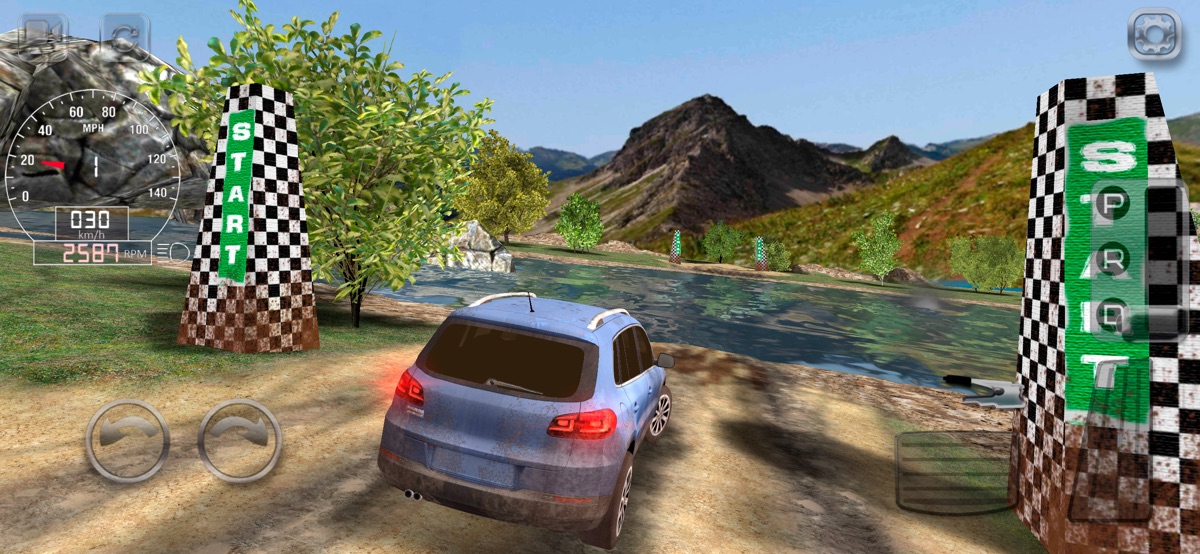Shift gear selector to P (Park)
1200x554 pixels.
point(1113,205)
